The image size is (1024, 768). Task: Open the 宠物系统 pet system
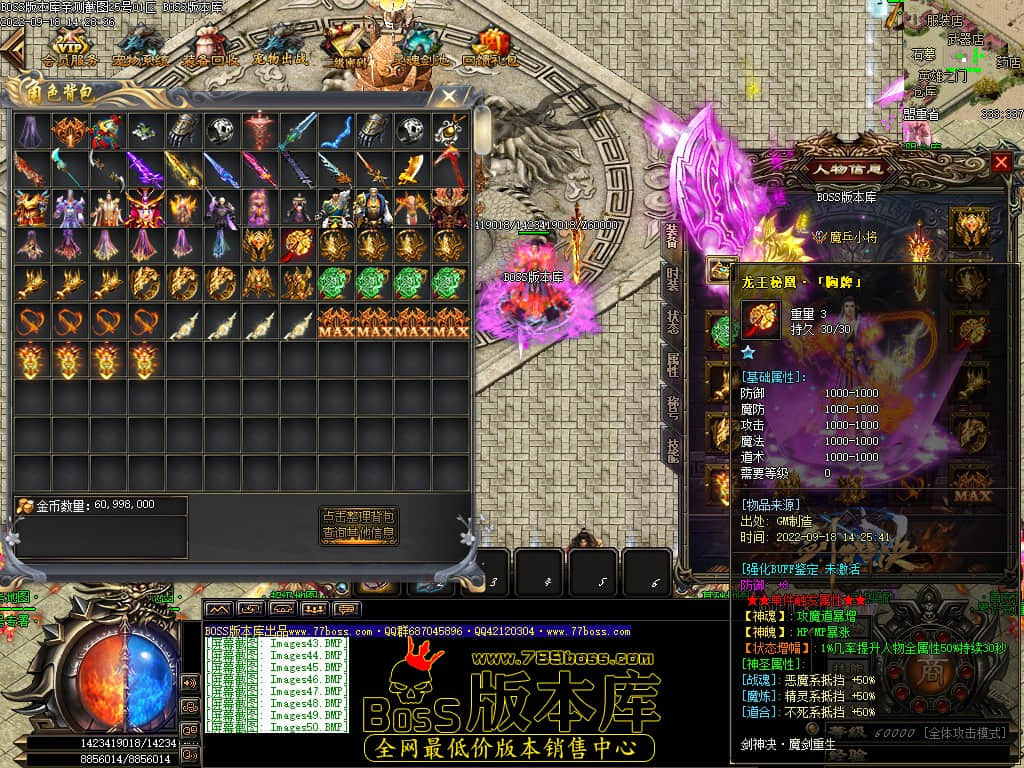point(140,48)
